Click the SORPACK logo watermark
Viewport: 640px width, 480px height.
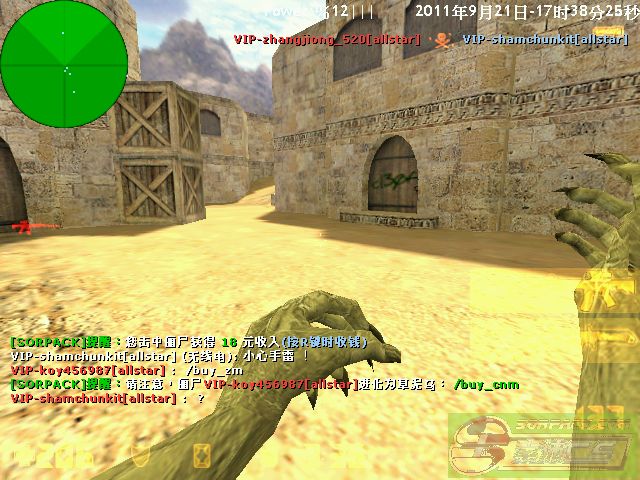(x=540, y=440)
